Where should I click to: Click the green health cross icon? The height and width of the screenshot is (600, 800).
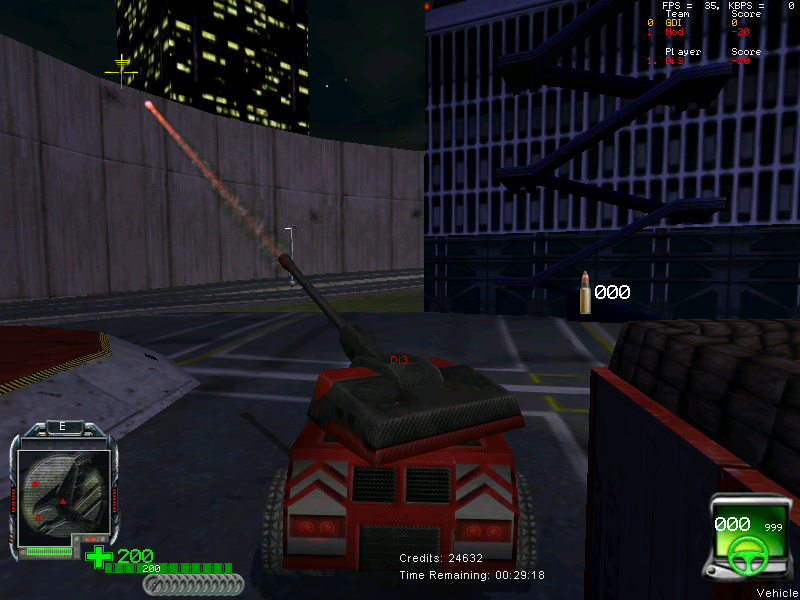(x=98, y=556)
